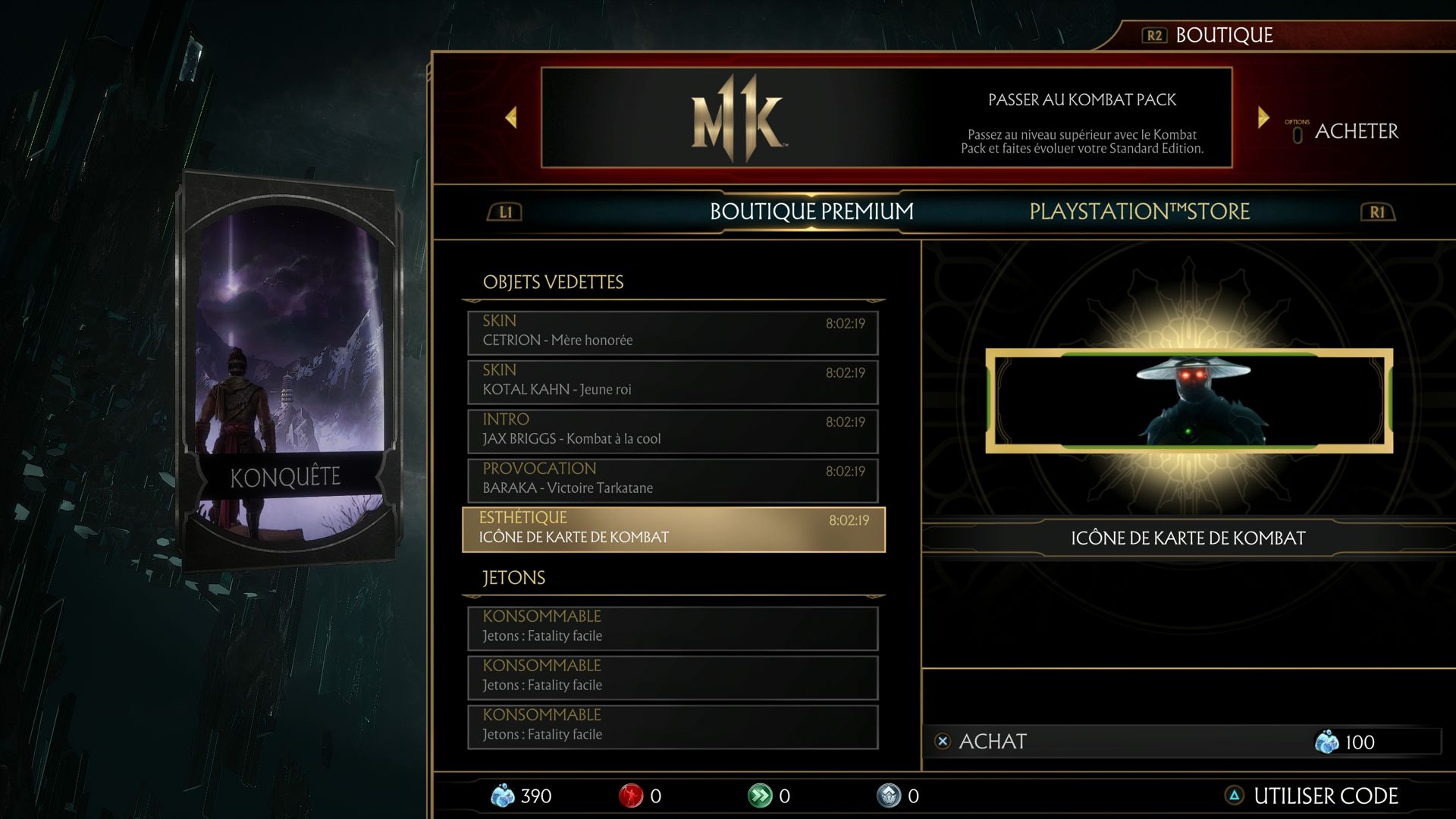Click the green Souls currency icon
This screenshot has width=1456, height=819.
point(761,796)
